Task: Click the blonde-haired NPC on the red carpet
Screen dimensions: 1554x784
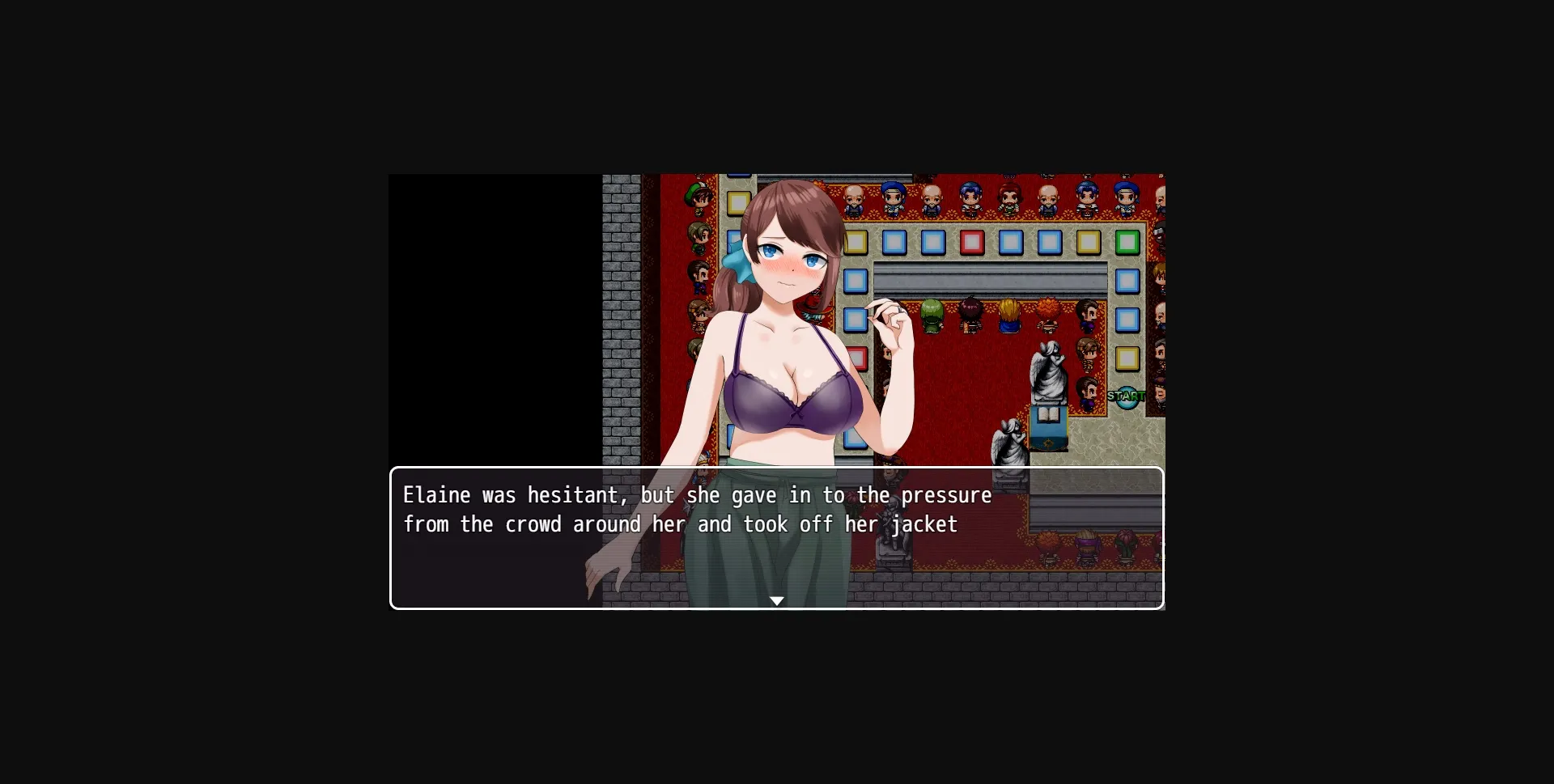Action: click(1009, 314)
